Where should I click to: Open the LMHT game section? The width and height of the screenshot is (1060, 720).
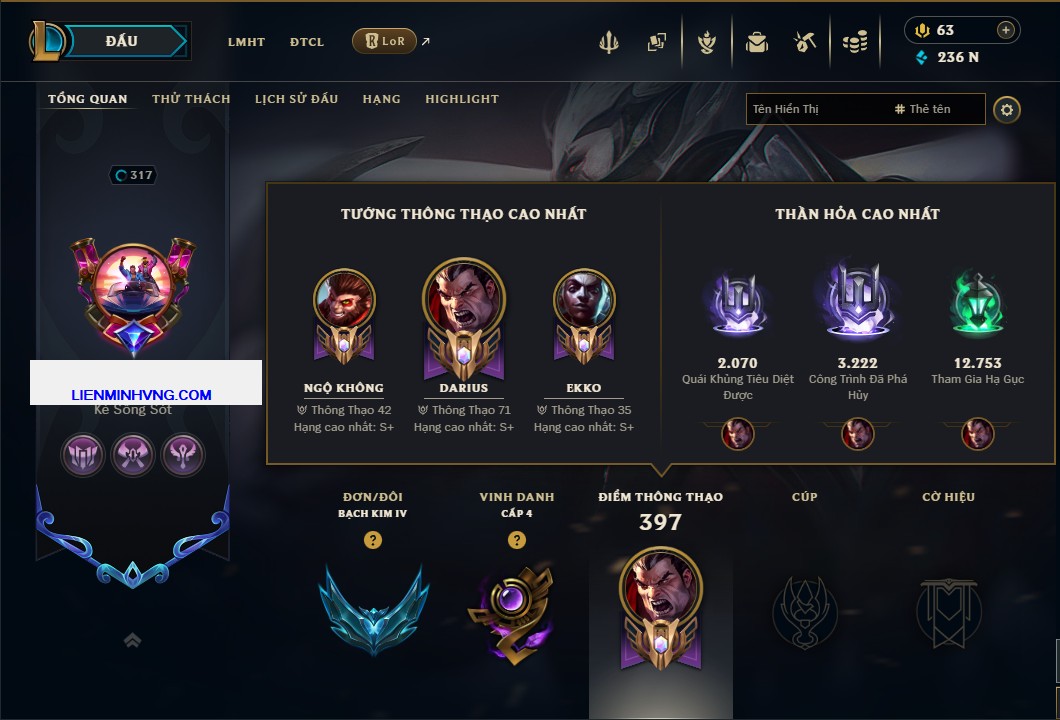click(246, 42)
